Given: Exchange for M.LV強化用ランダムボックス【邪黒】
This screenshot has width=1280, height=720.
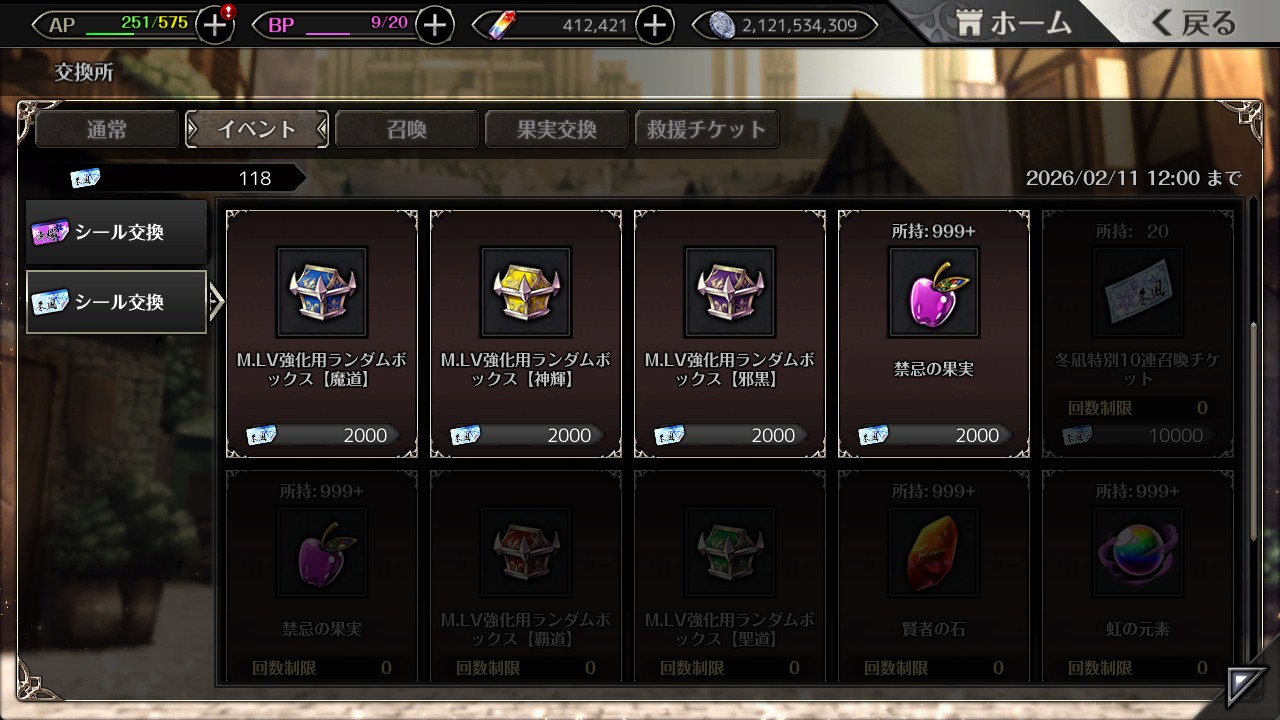Looking at the screenshot, I should 730,334.
